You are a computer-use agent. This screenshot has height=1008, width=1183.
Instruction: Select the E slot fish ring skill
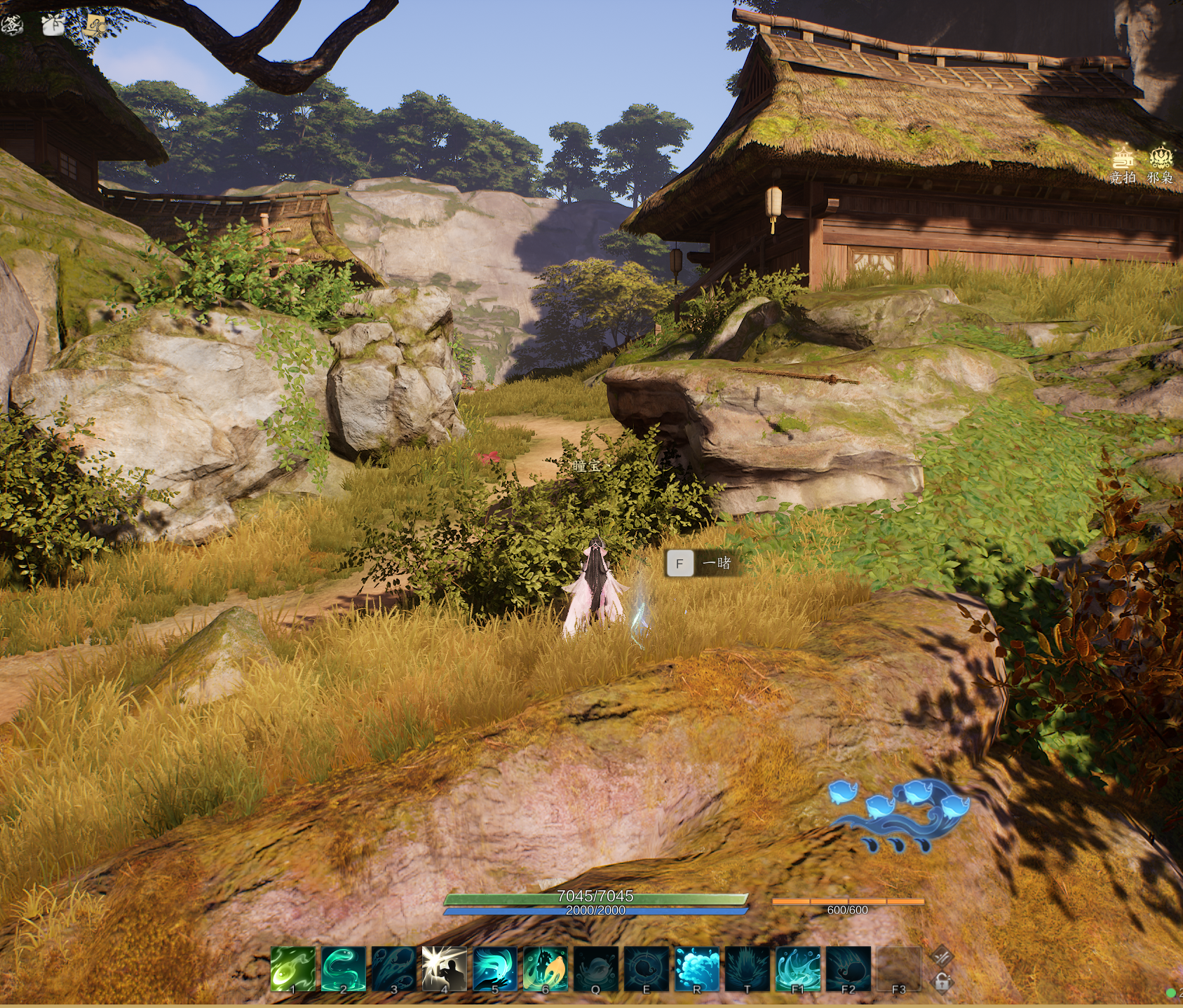[647, 969]
